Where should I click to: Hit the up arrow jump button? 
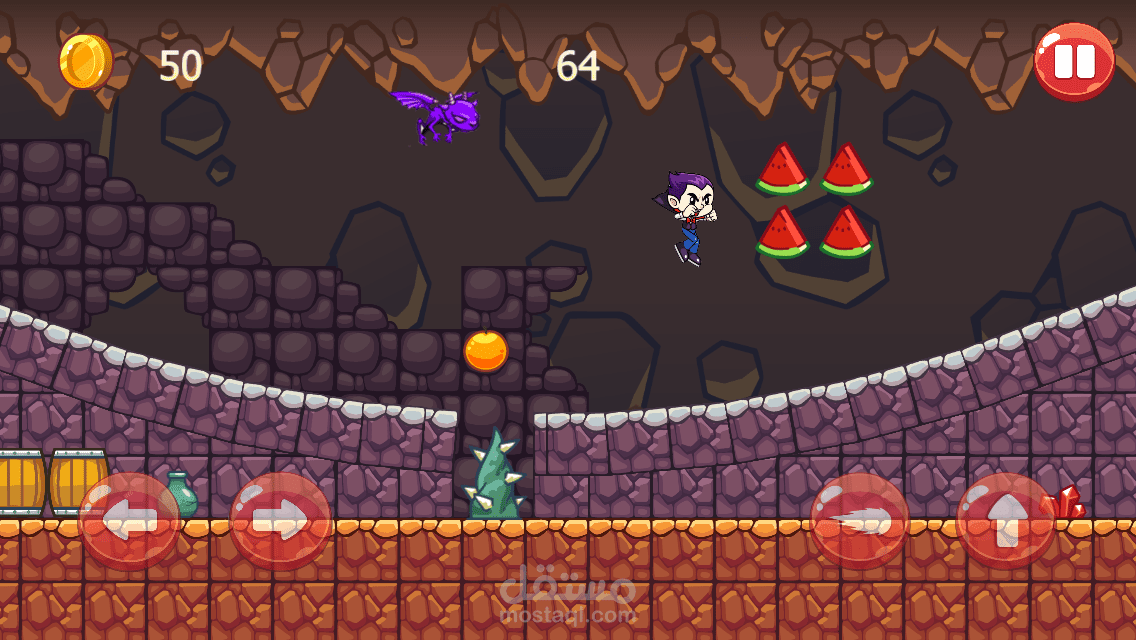pos(1005,521)
